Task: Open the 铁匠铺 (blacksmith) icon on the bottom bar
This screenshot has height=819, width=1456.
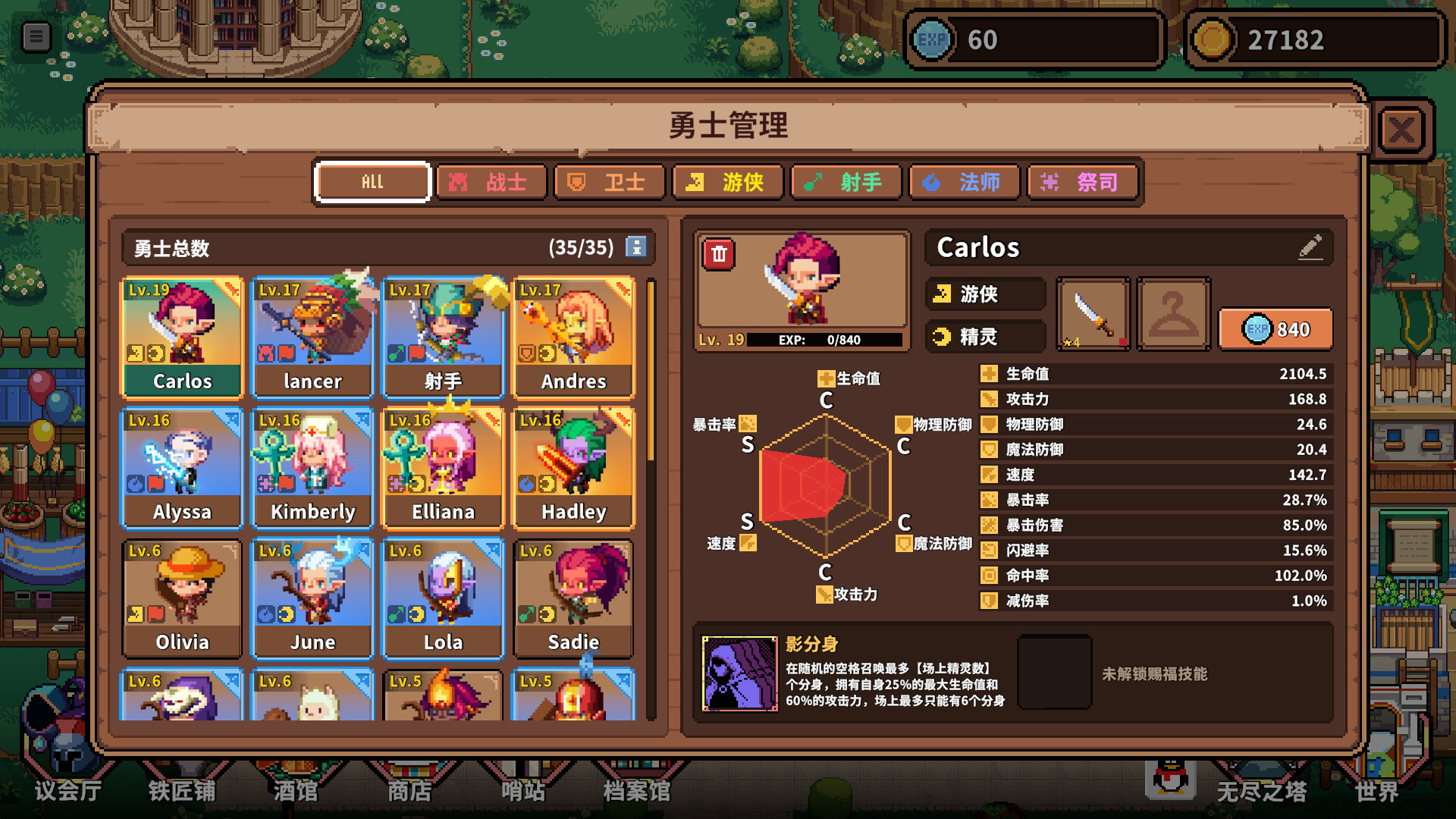Action: pos(184,790)
